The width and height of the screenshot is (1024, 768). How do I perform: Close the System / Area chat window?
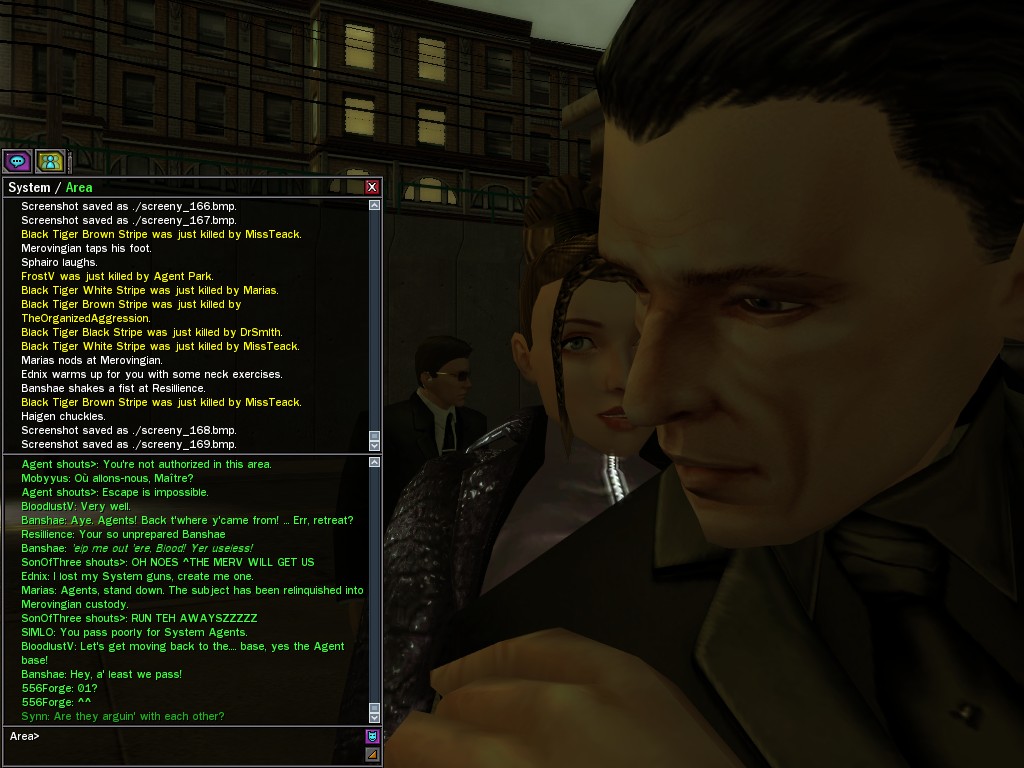click(x=372, y=187)
